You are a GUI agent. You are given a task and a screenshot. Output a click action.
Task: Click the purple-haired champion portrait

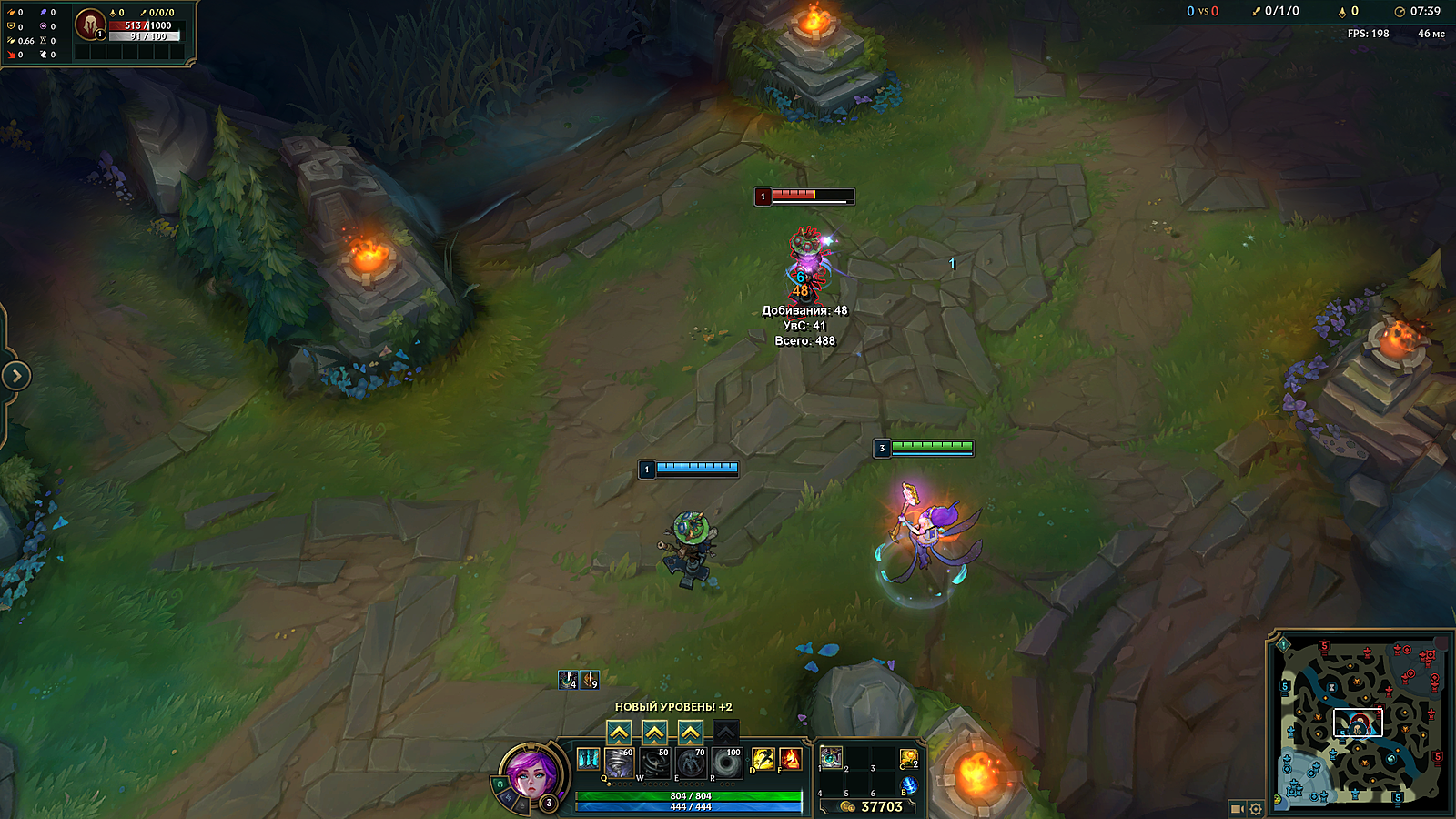pyautogui.click(x=534, y=775)
